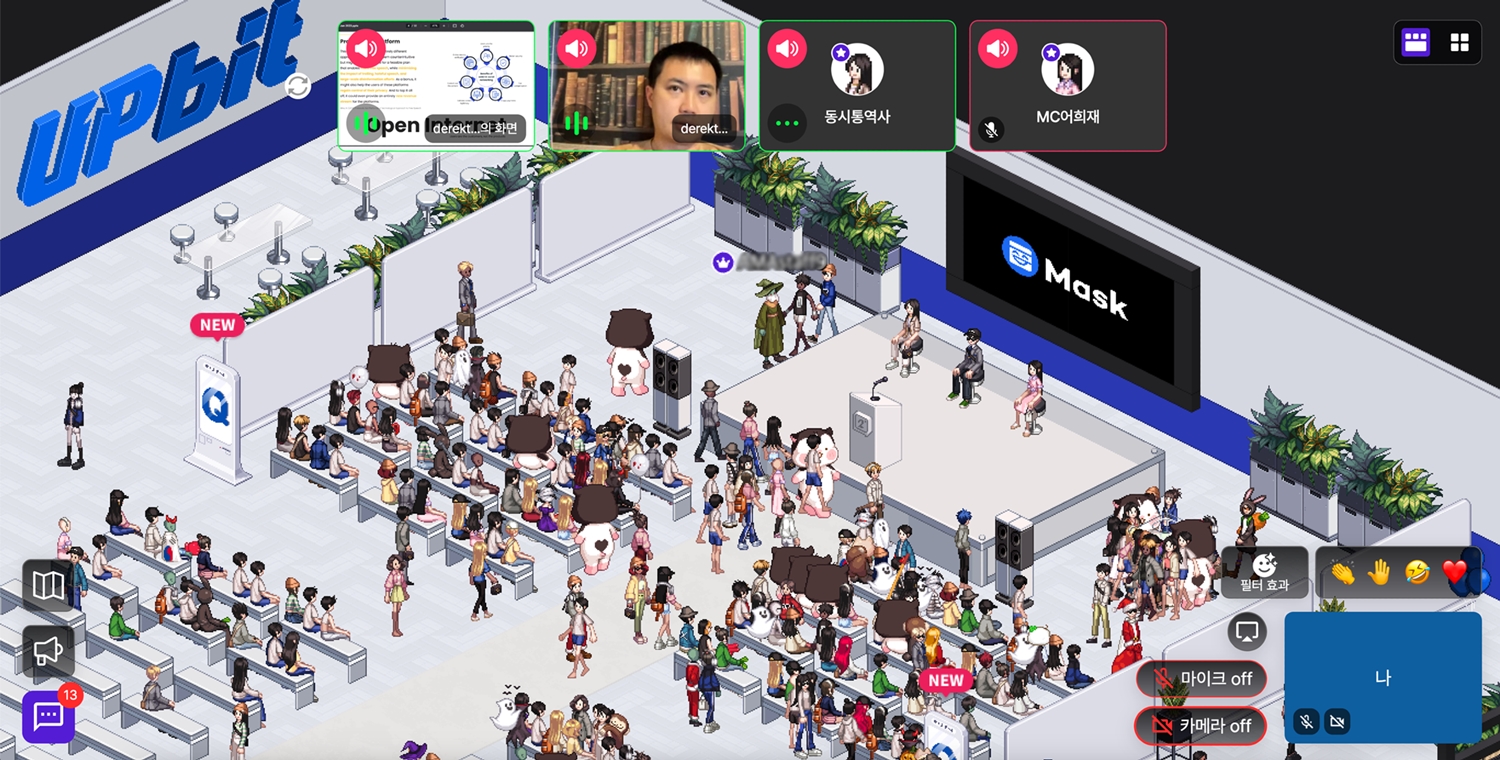This screenshot has width=1500, height=760.
Task: Send the raised hand reaction
Action: (1379, 574)
